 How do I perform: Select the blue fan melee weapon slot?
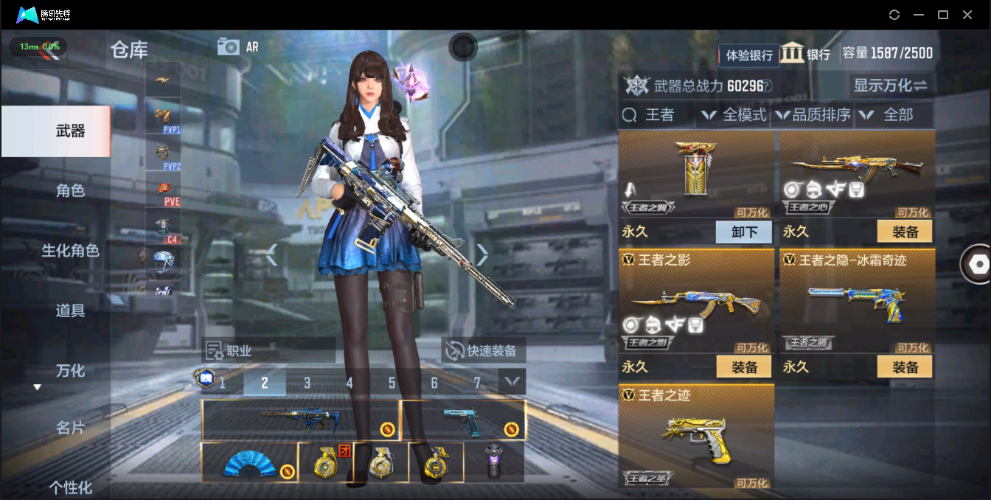click(x=249, y=463)
